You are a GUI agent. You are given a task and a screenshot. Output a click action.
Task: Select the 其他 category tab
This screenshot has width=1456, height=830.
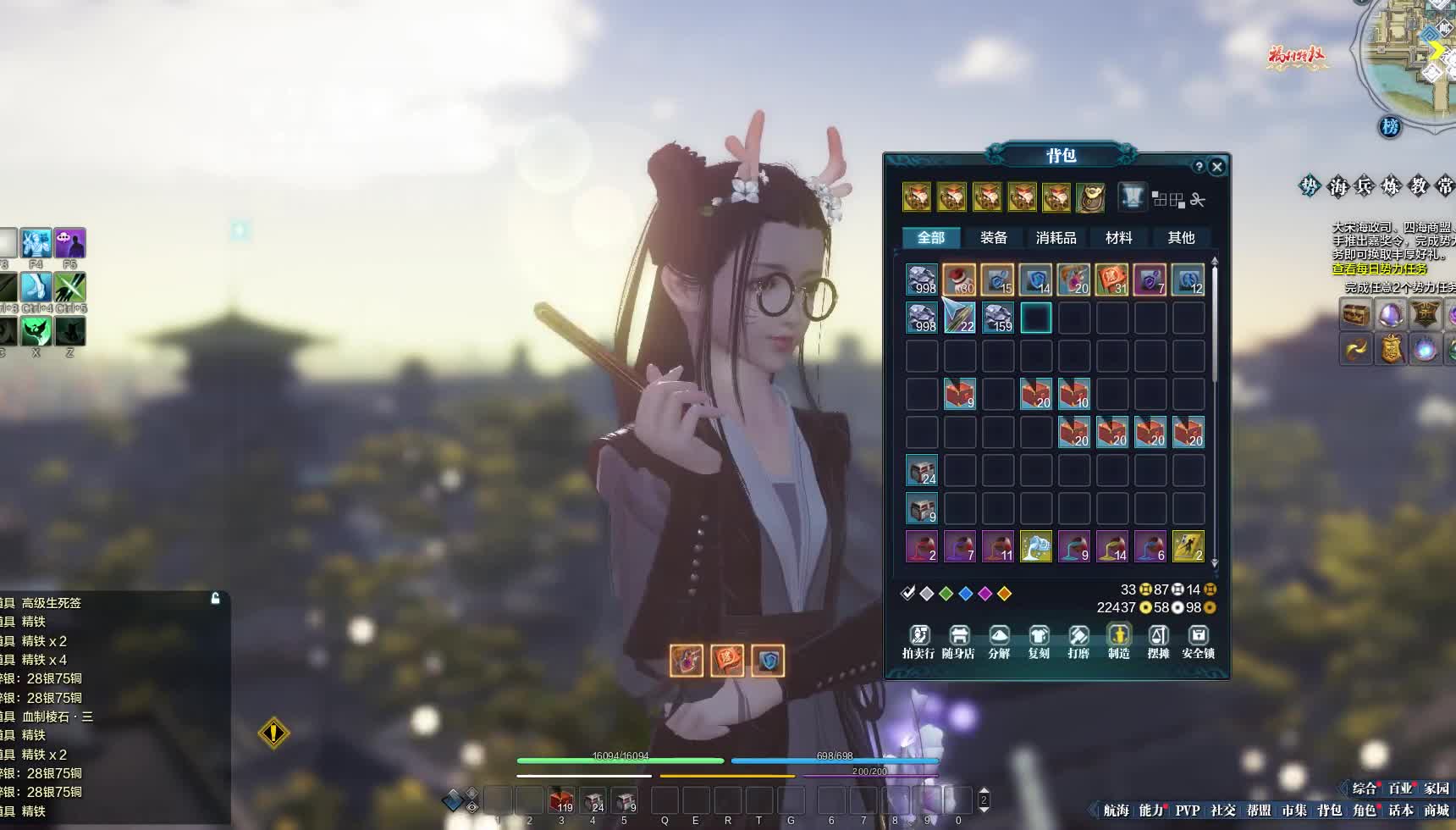coord(1181,238)
